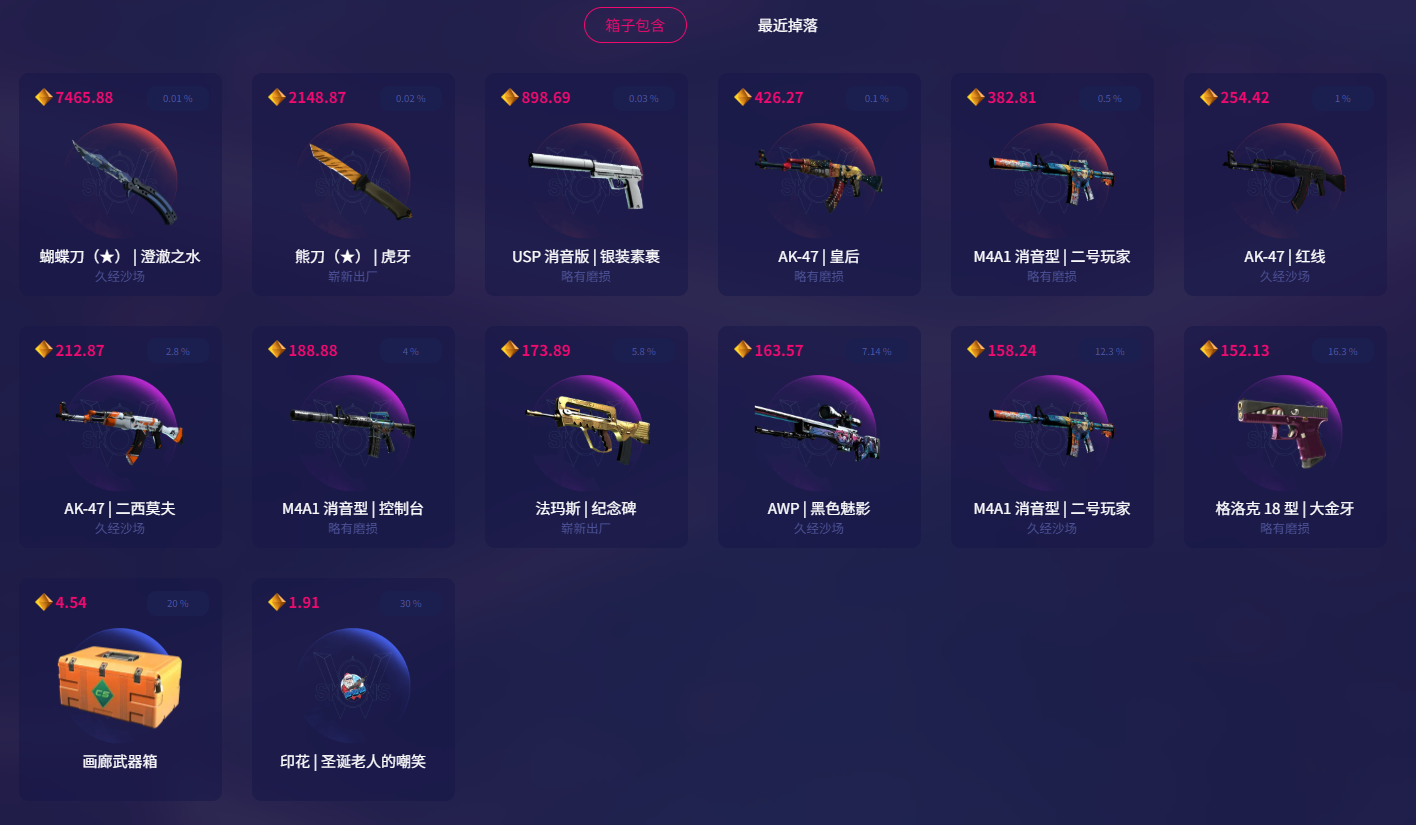The image size is (1416, 825).
Task: Select the AK-47 皇后 item card
Action: coord(819,185)
